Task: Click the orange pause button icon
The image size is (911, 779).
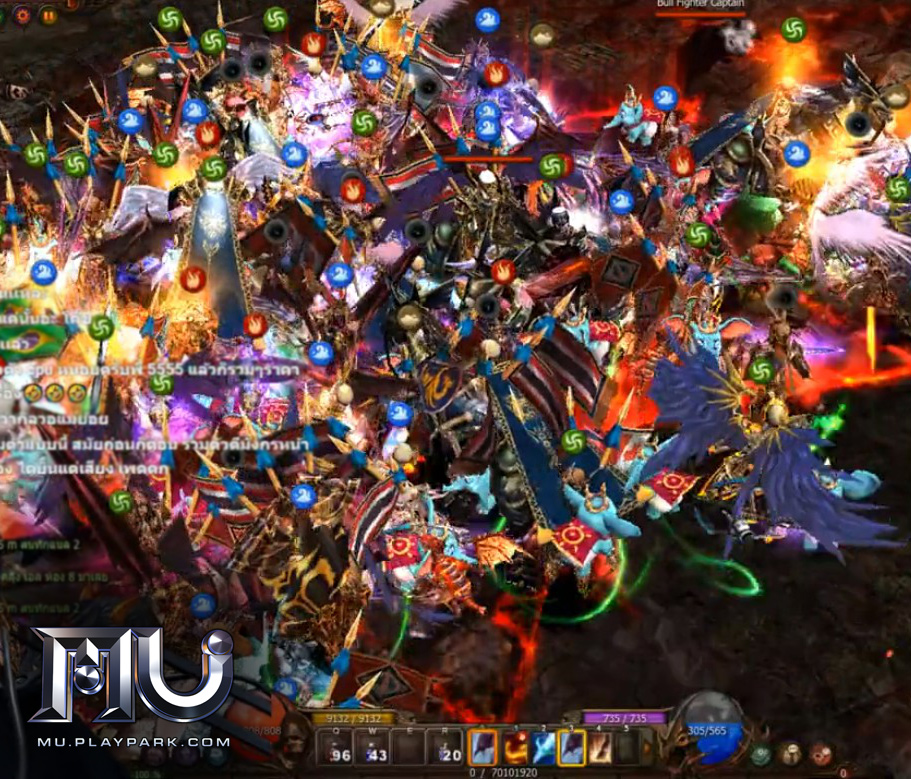Action: [49, 16]
